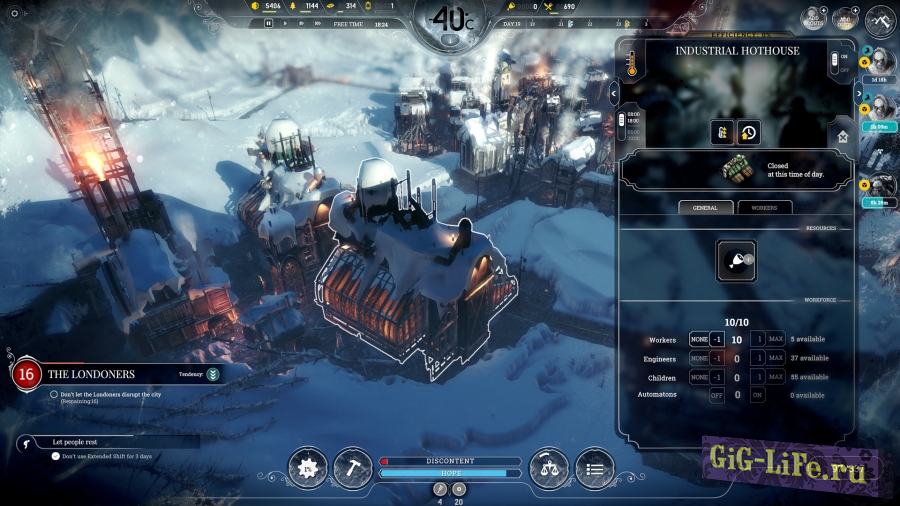Pause the game speed
This screenshot has width=900, height=506.
[x=269, y=23]
